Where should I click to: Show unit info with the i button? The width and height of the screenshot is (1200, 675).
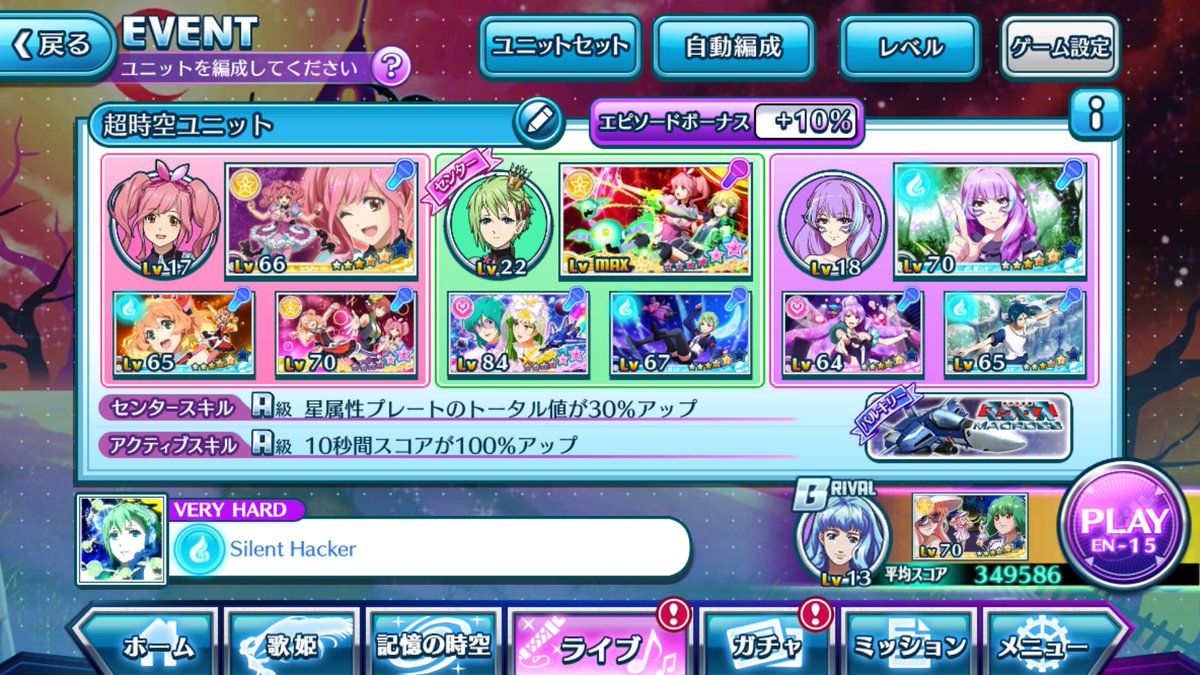(x=1096, y=118)
